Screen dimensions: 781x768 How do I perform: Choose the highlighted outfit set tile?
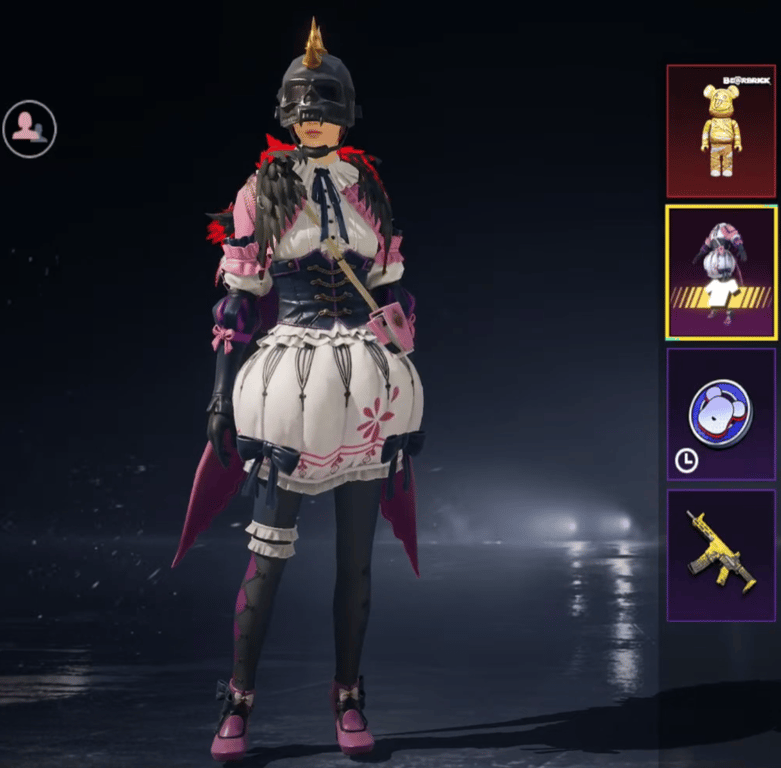point(720,272)
